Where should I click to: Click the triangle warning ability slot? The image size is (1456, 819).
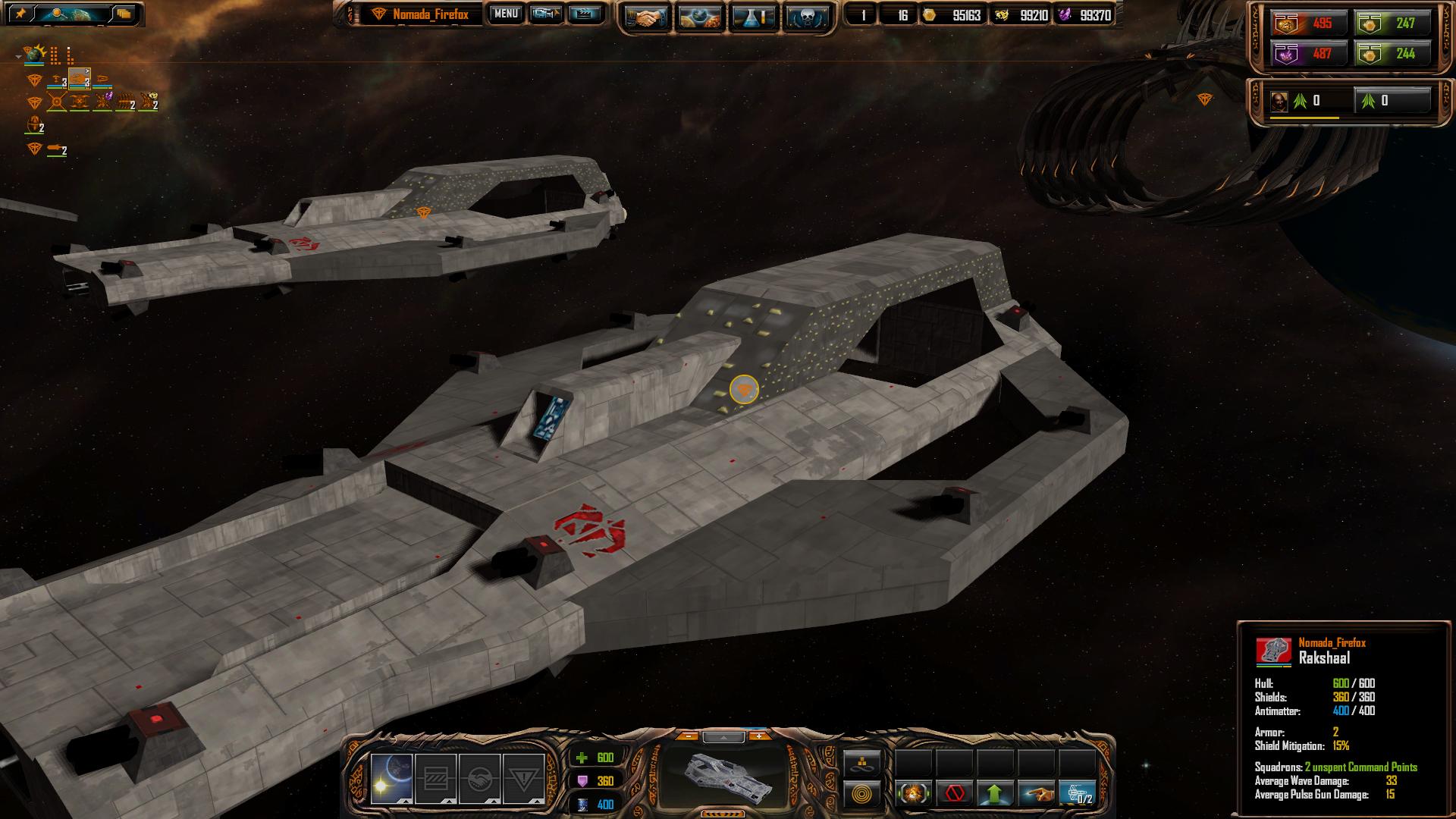coord(523,778)
